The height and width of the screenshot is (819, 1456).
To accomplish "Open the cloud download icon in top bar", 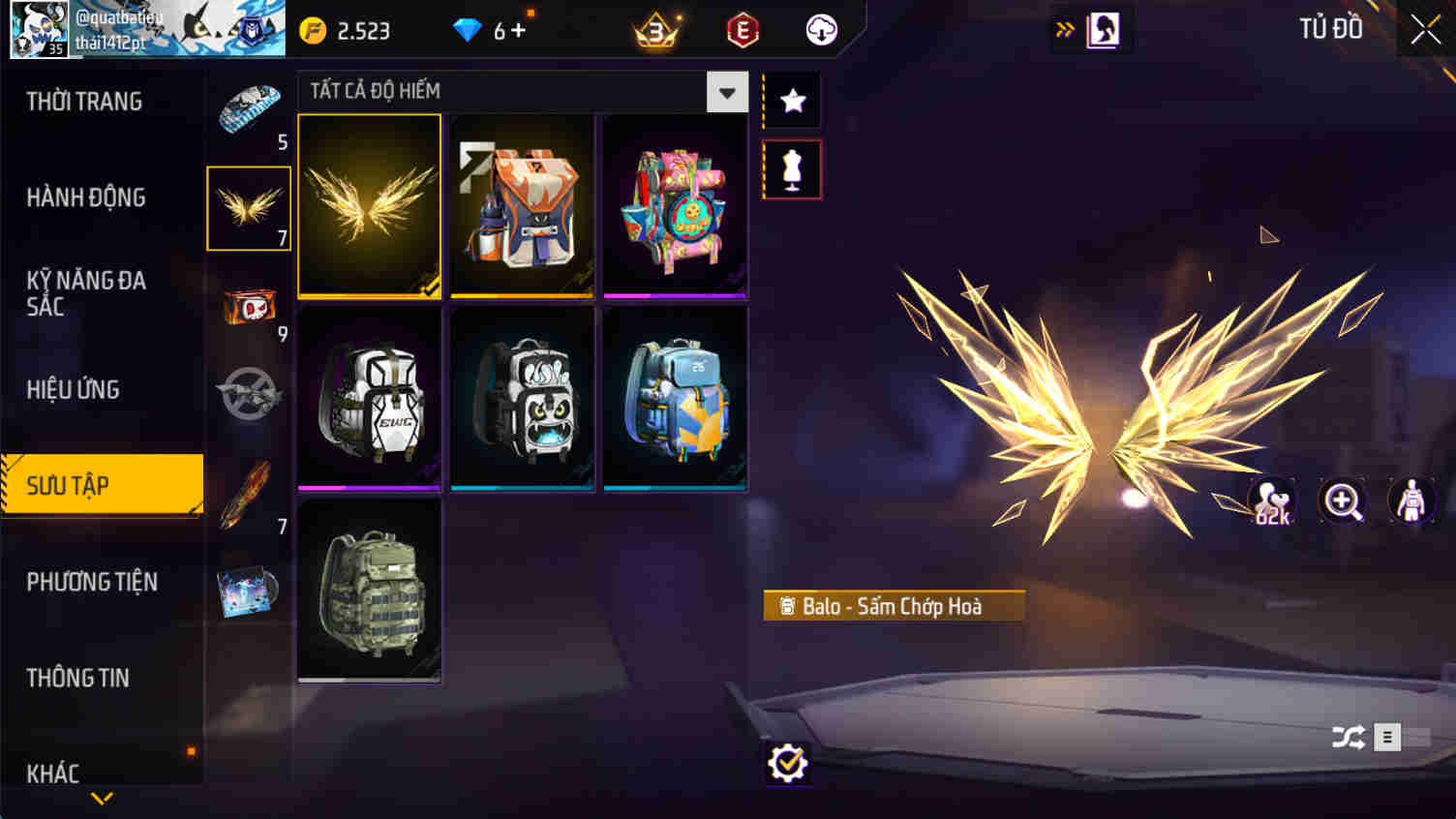I will tap(820, 29).
